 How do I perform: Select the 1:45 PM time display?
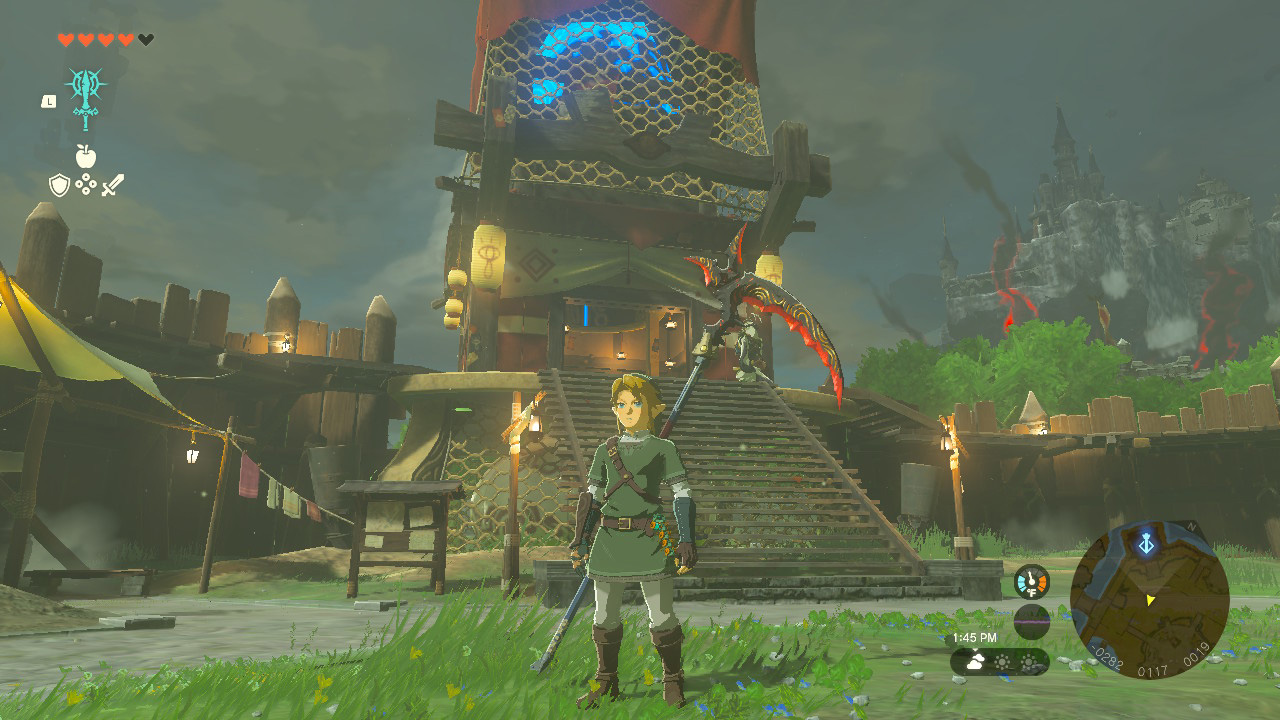tap(975, 637)
